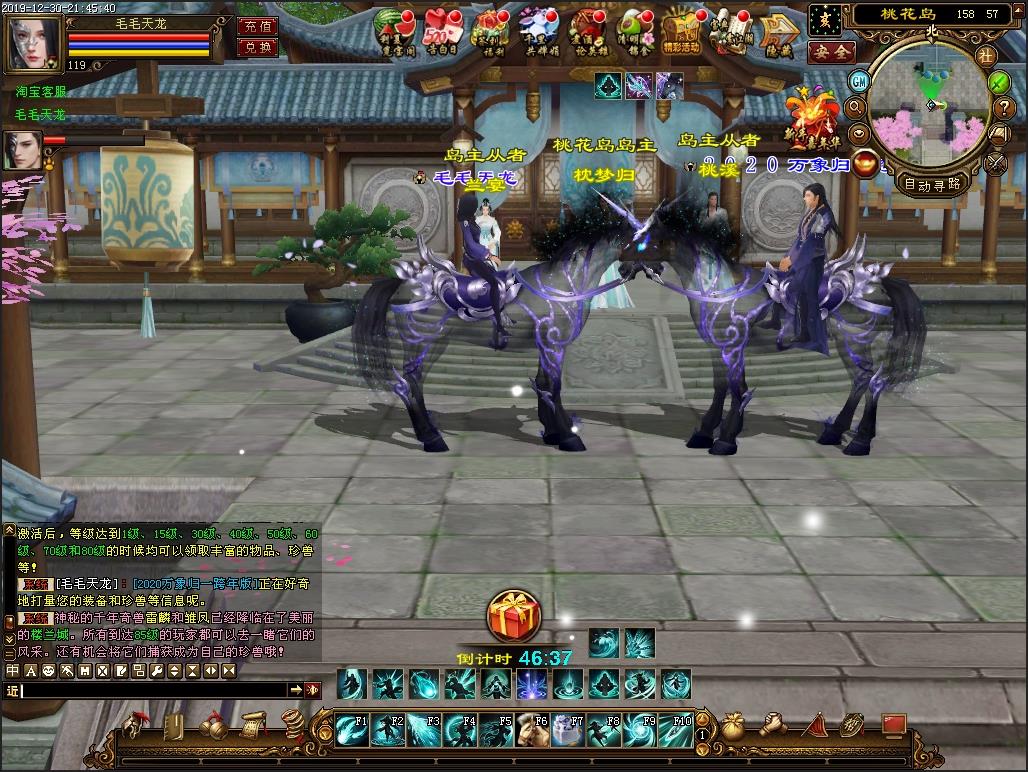The width and height of the screenshot is (1028, 772).
Task: Click the 兑换 exchange button
Action: coord(257,48)
